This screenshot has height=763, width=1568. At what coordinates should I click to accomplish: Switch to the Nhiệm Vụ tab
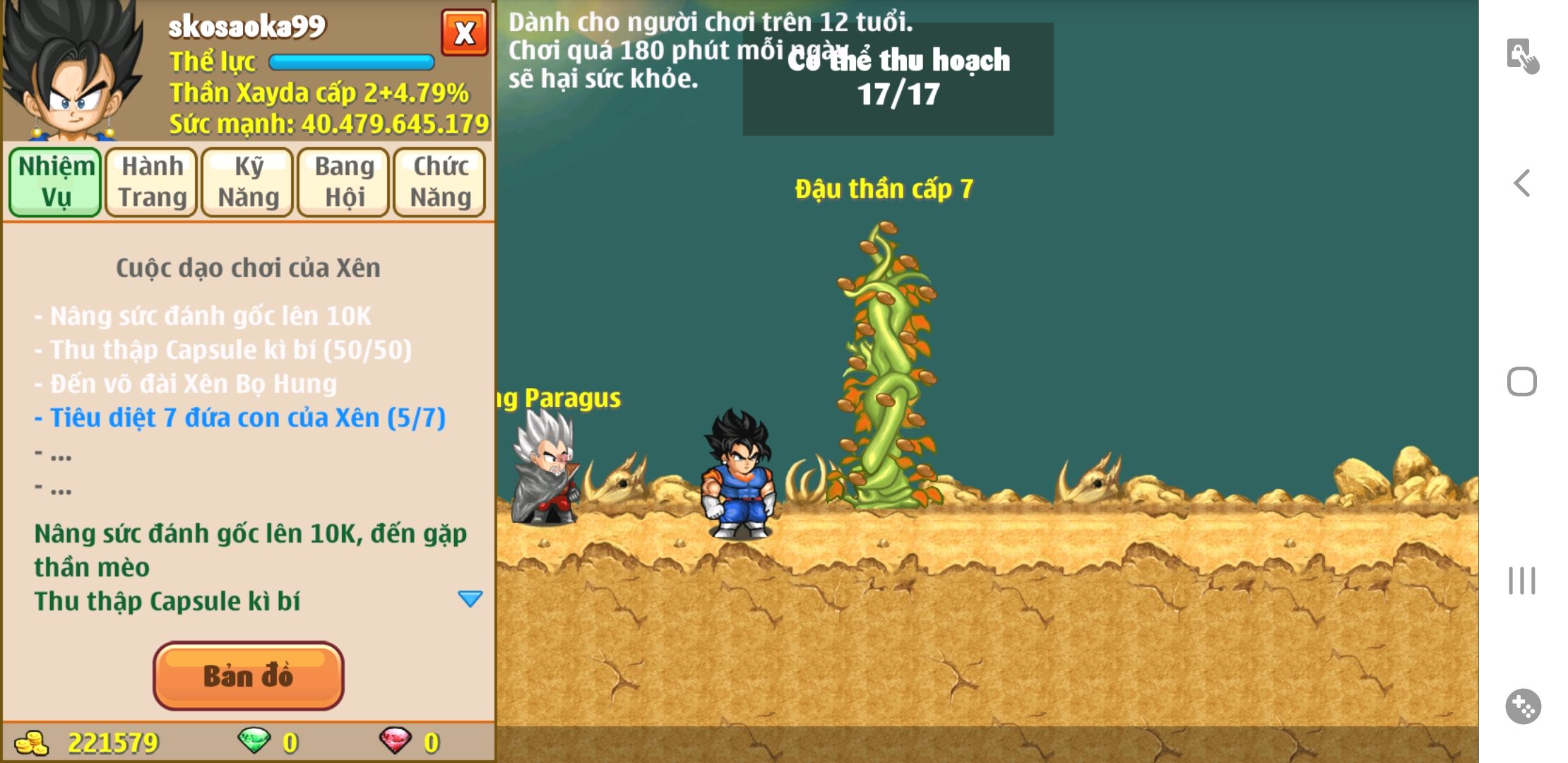(56, 182)
